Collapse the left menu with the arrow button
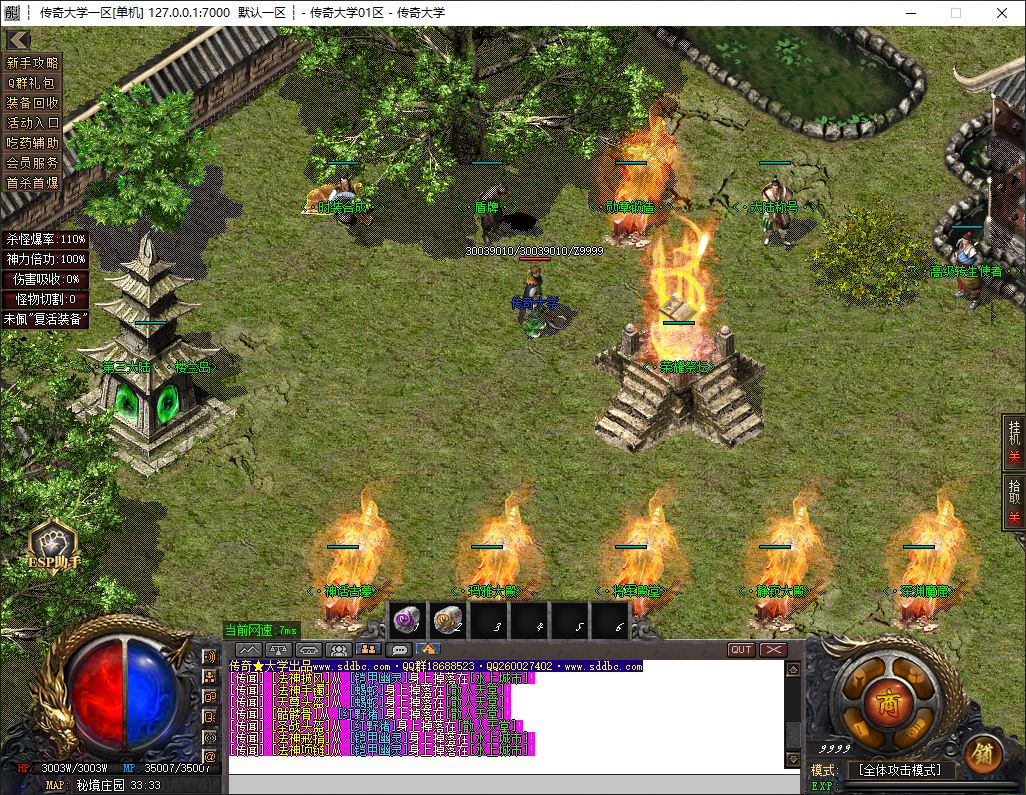 16,40
